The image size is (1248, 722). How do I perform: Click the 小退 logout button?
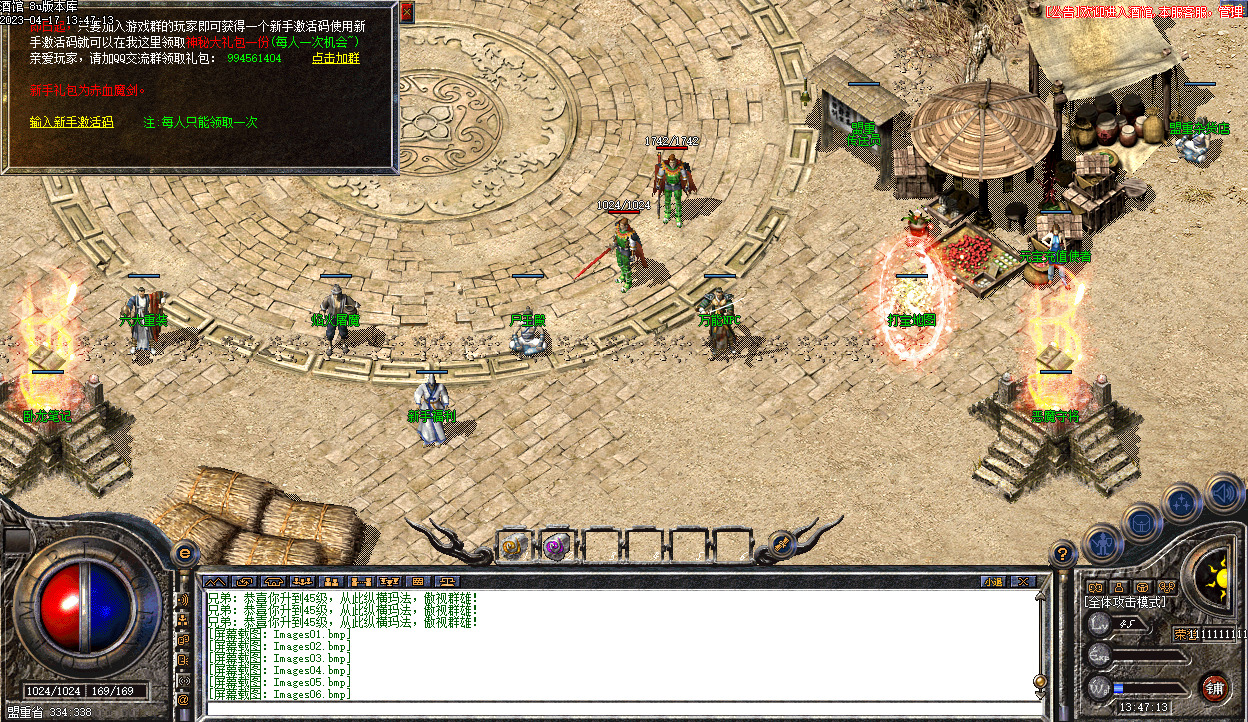pyautogui.click(x=992, y=580)
